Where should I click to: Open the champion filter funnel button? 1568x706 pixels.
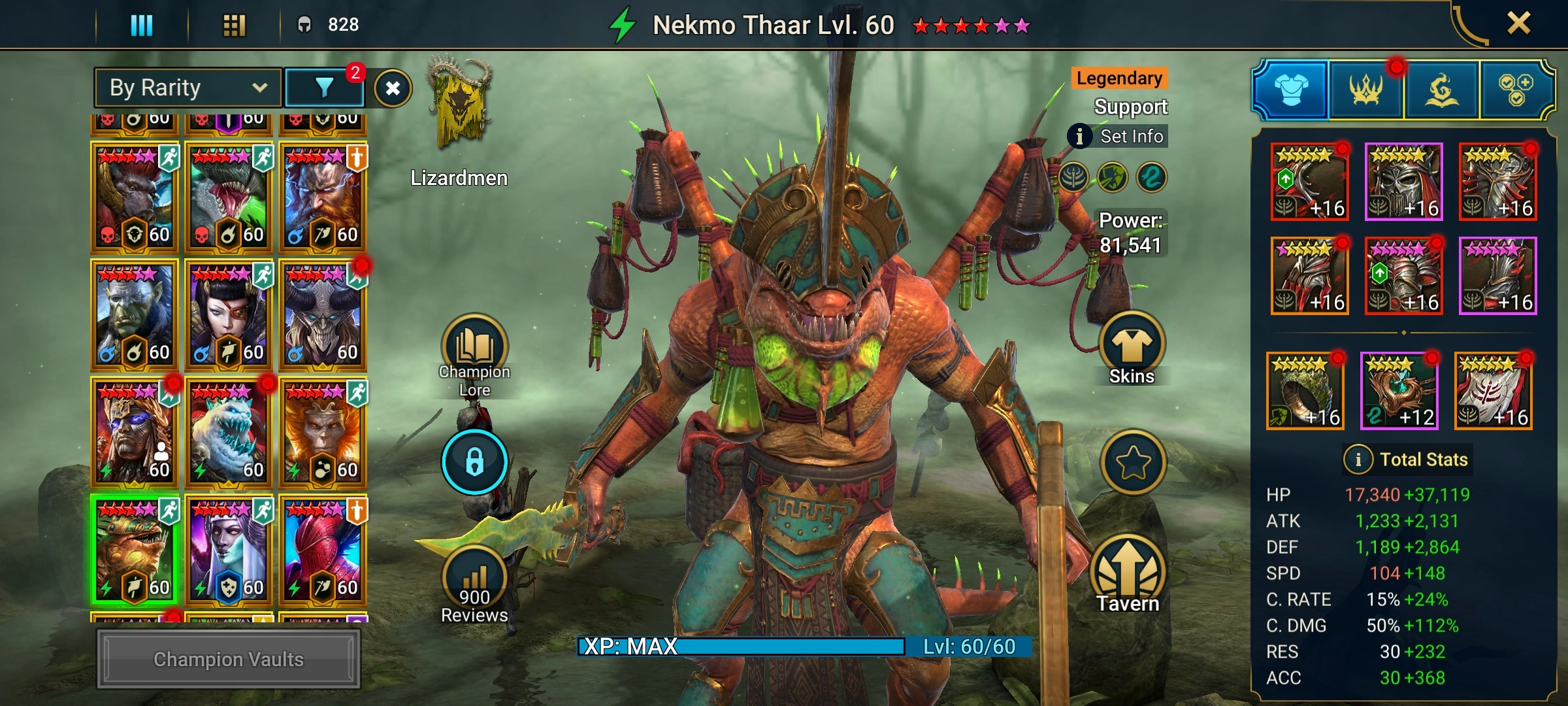point(324,88)
